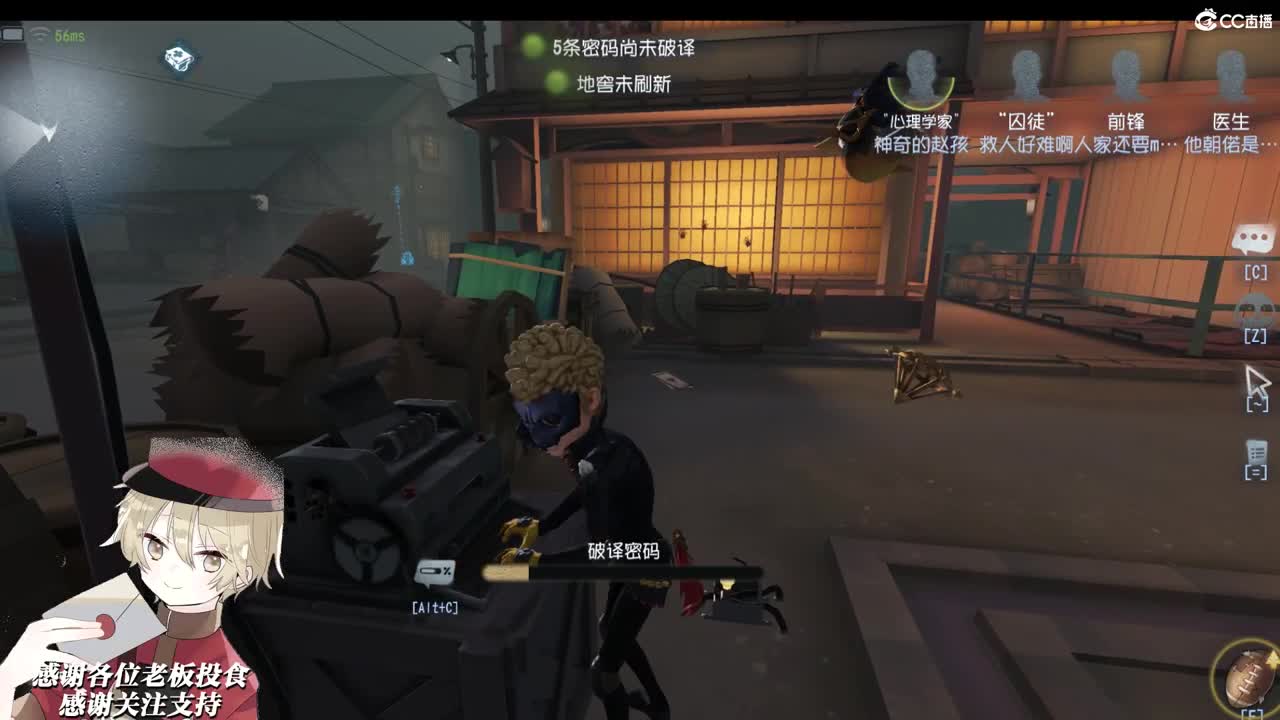Toggle the green dot beside 5条密码尚未破译
The image size is (1280, 720).
pos(530,45)
